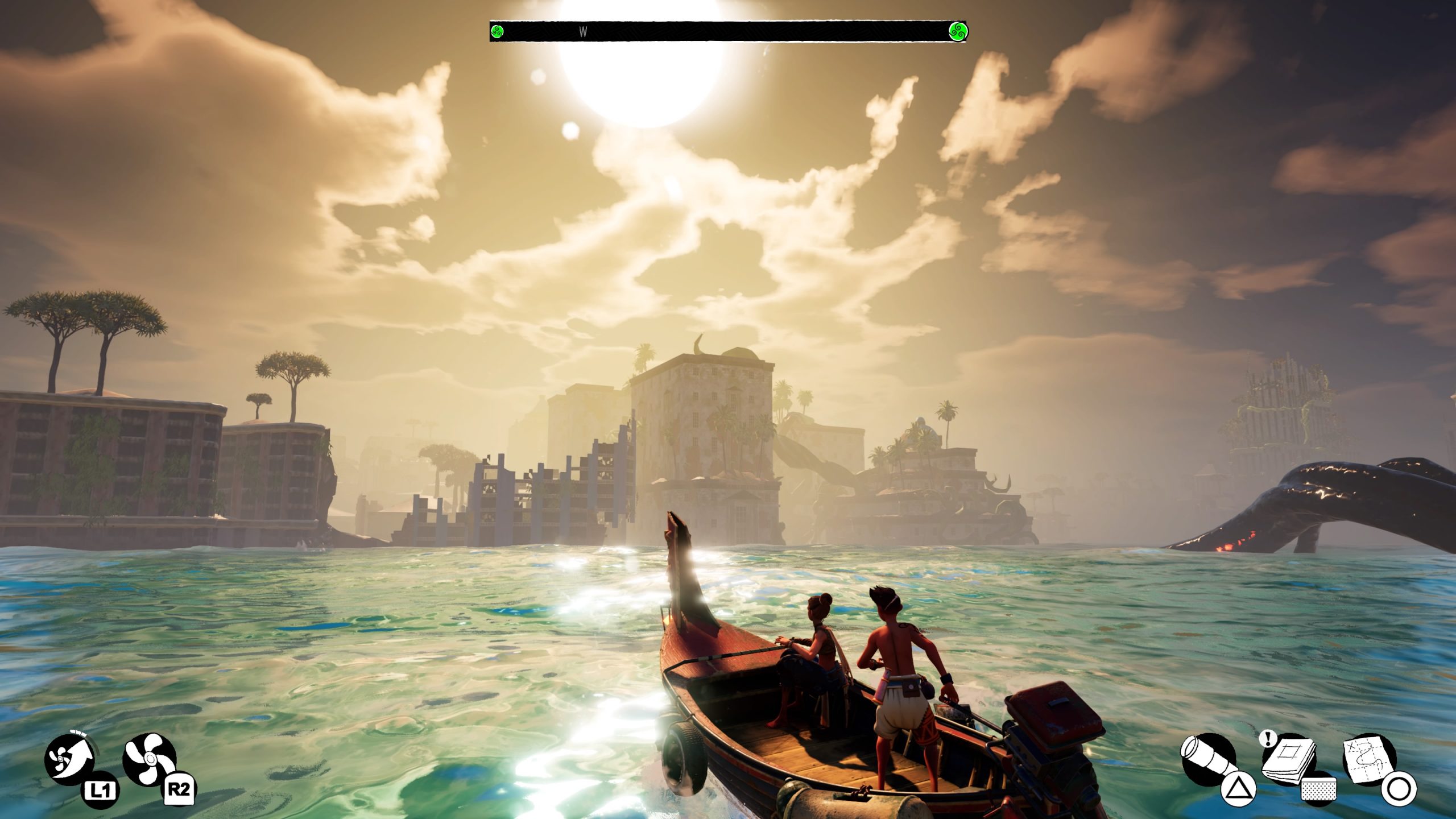Select the W heading on the compass bar
This screenshot has width=1456, height=819.
click(583, 32)
